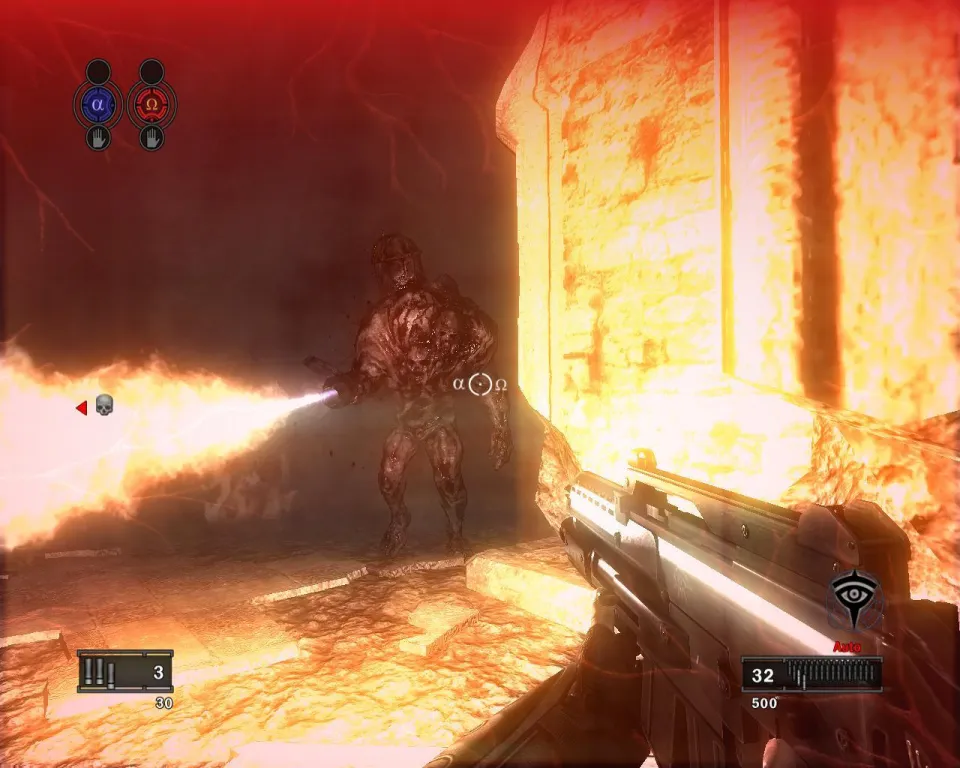Click the hand icon under Alpha squad
This screenshot has height=768, width=960.
point(98,137)
